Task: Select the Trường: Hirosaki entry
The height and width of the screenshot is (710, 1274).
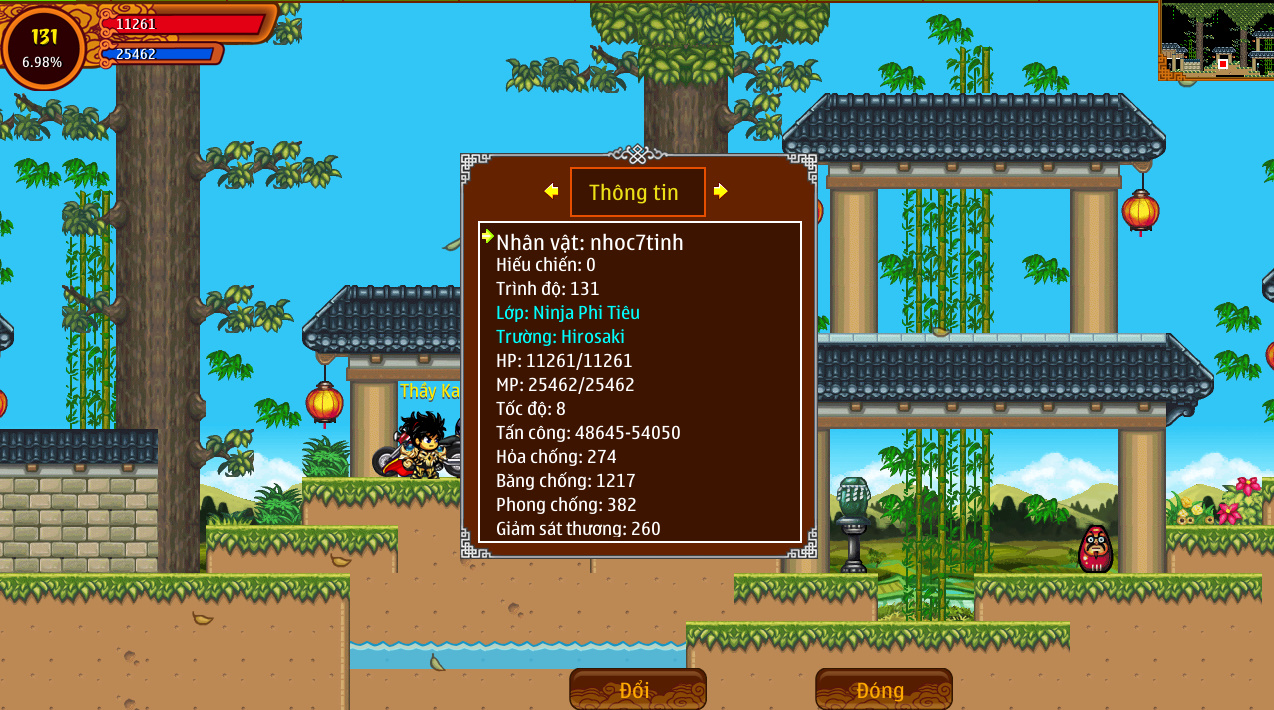Action: [560, 337]
